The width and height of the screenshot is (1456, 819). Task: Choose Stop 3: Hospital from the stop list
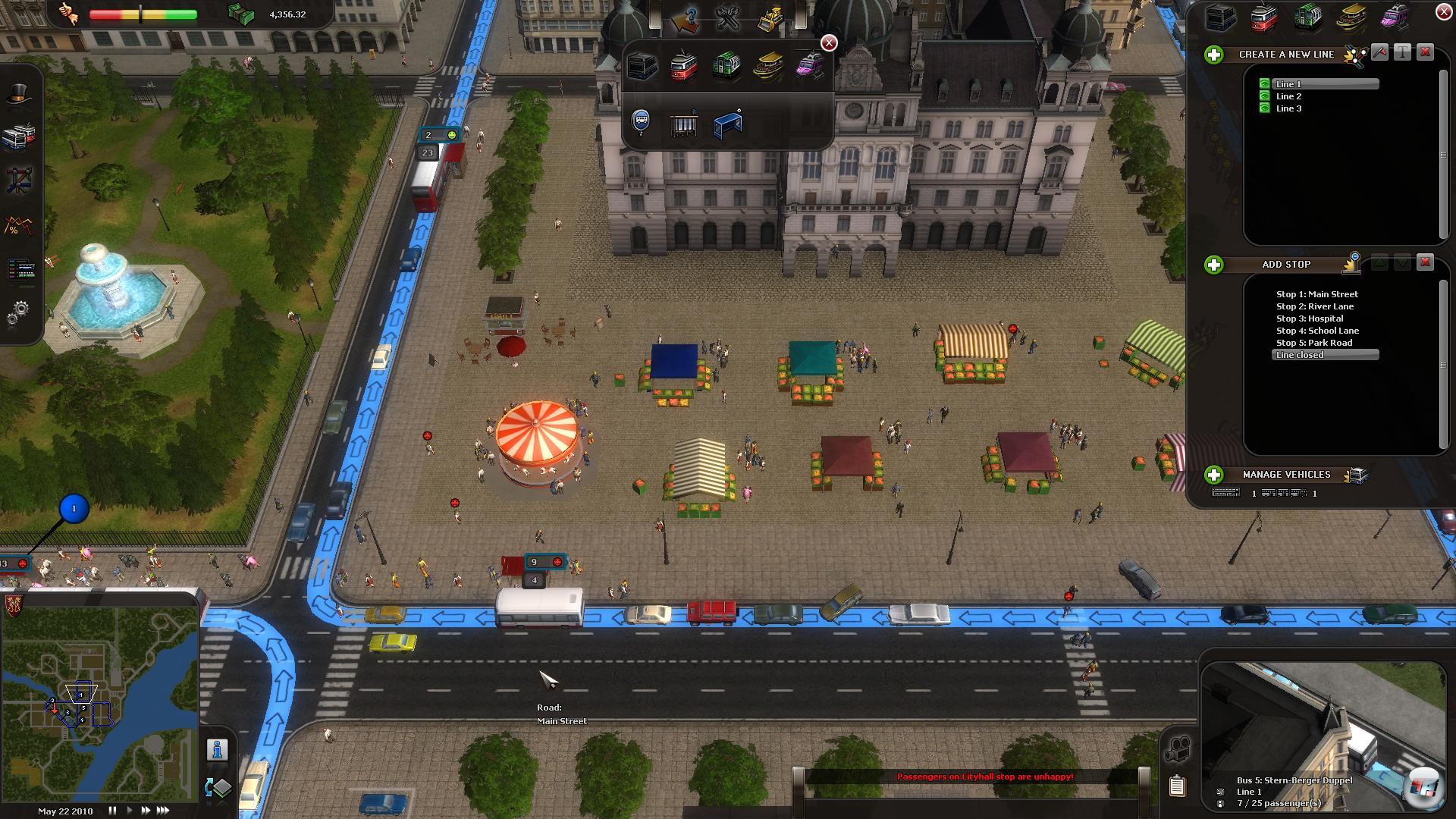pos(1310,318)
